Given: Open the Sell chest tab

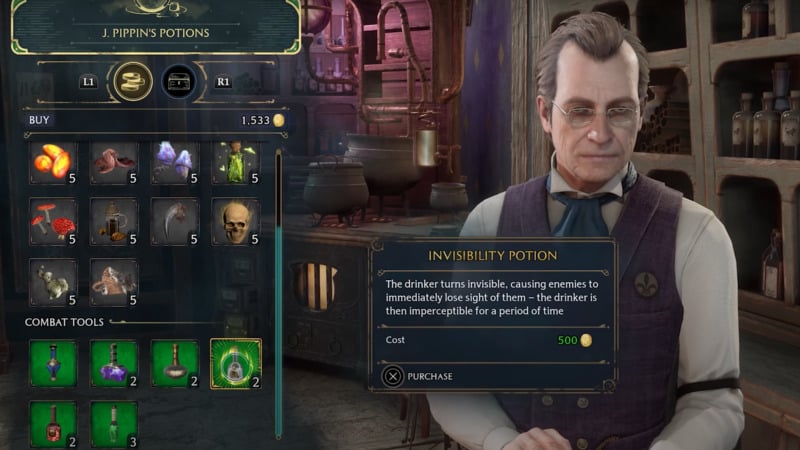Looking at the screenshot, I should click(x=178, y=80).
